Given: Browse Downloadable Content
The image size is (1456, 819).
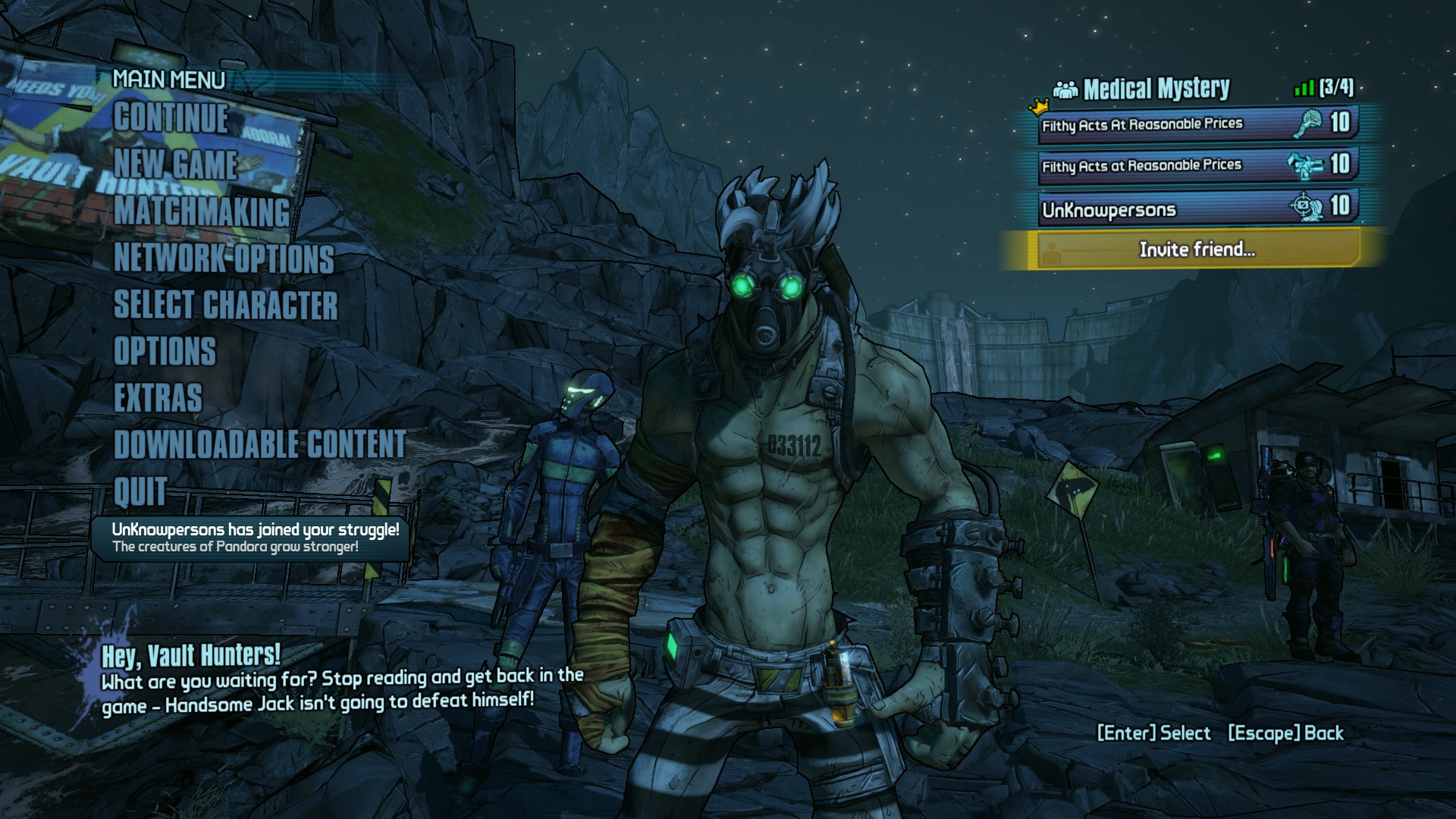Looking at the screenshot, I should [x=260, y=444].
